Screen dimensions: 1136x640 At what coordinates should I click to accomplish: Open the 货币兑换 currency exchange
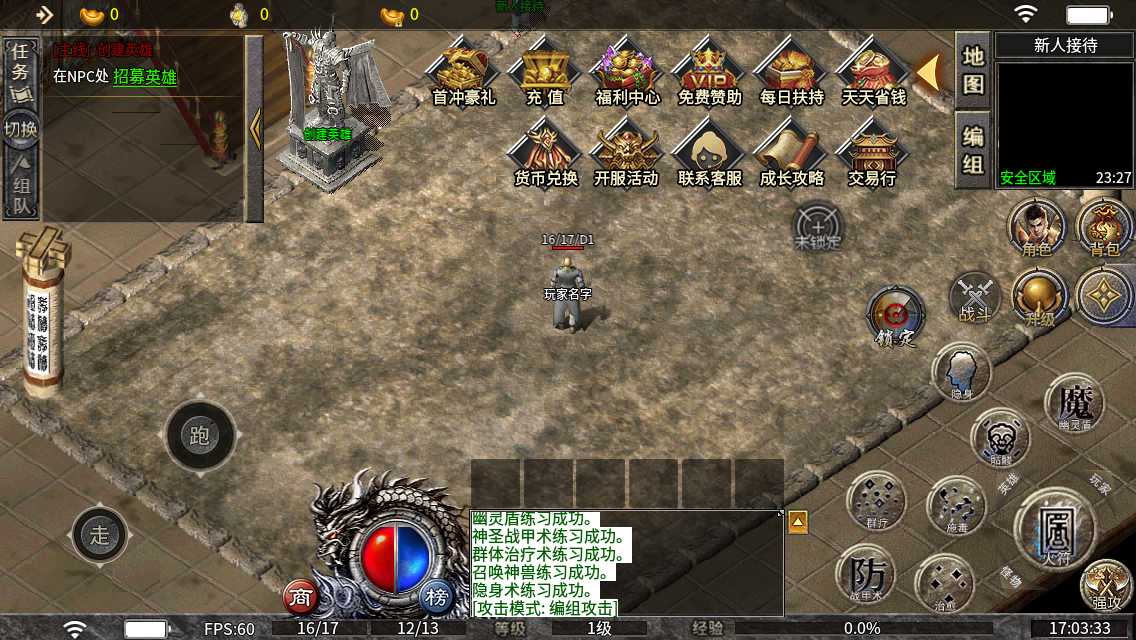pyautogui.click(x=545, y=155)
